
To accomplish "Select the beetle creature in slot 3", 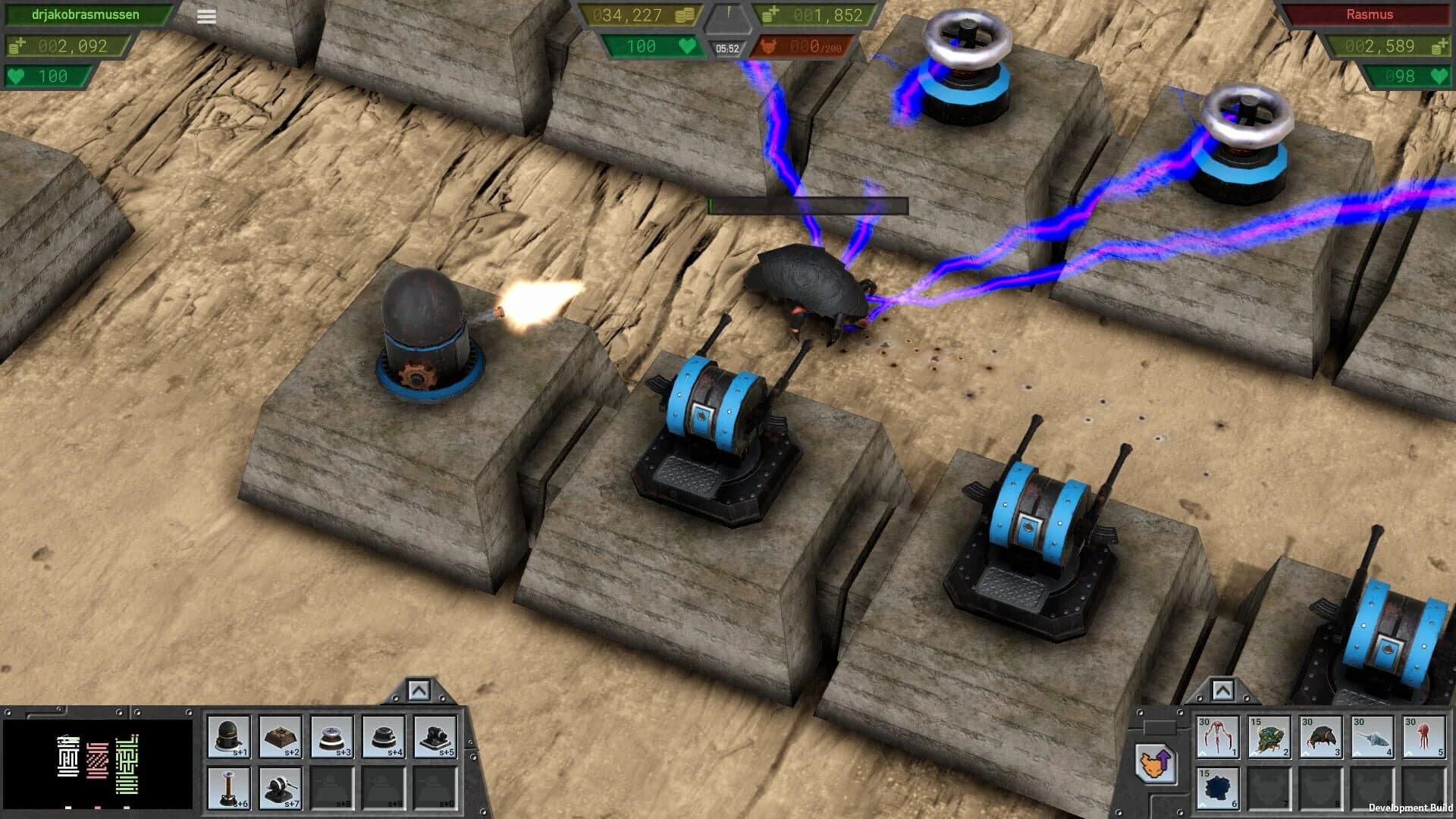I will [1319, 737].
